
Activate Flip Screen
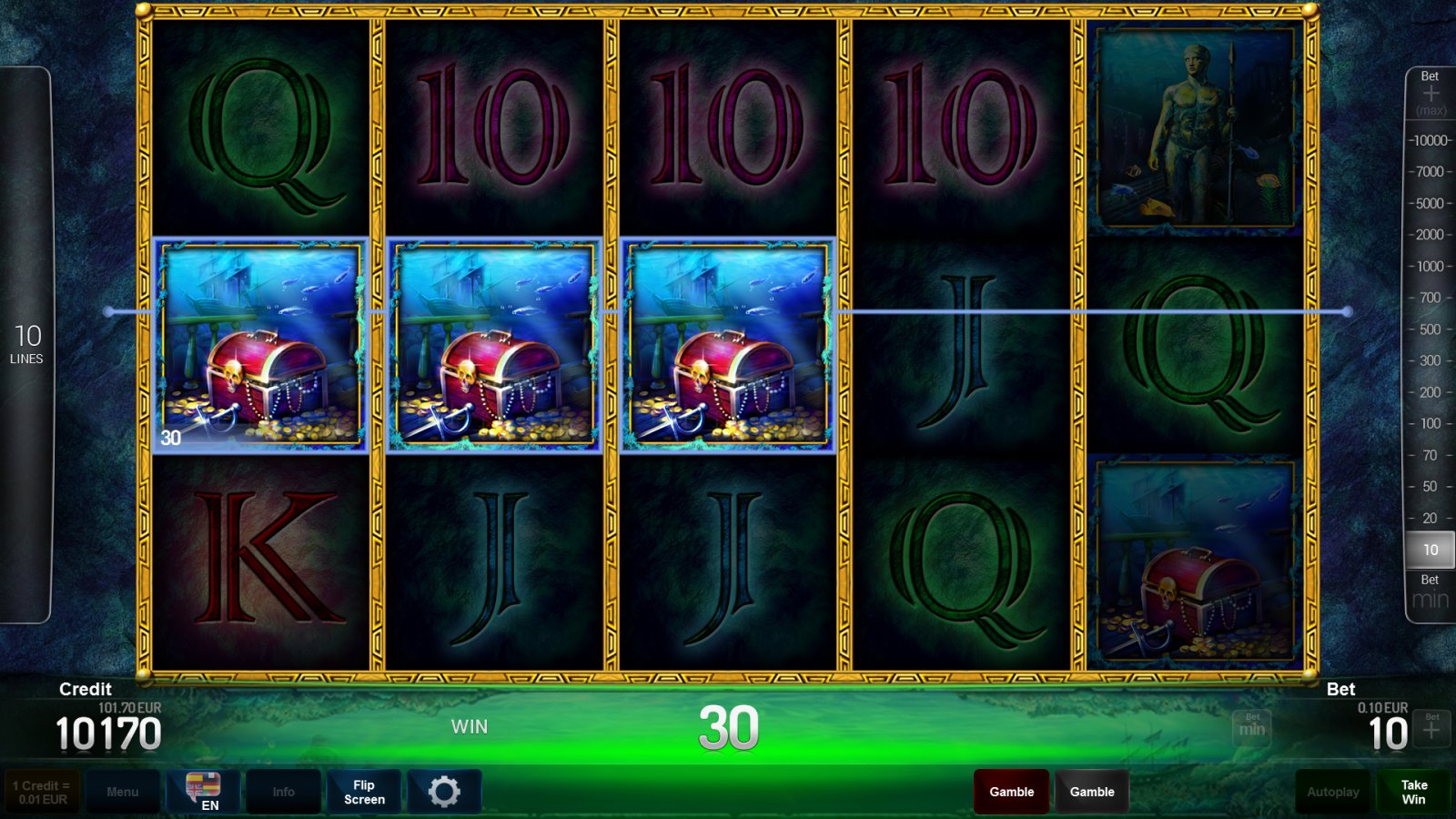coord(363,791)
